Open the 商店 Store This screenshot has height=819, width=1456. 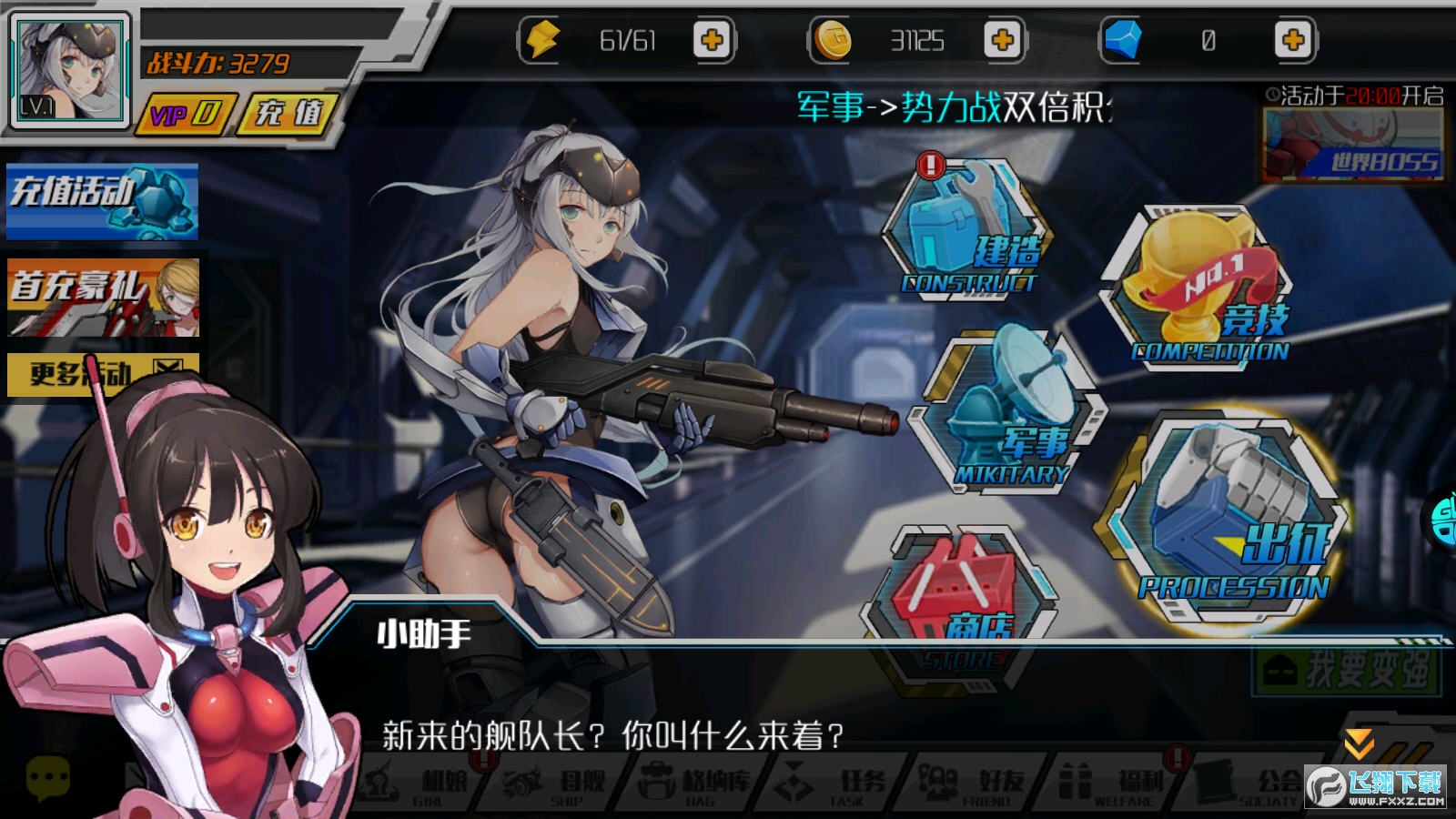click(963, 591)
